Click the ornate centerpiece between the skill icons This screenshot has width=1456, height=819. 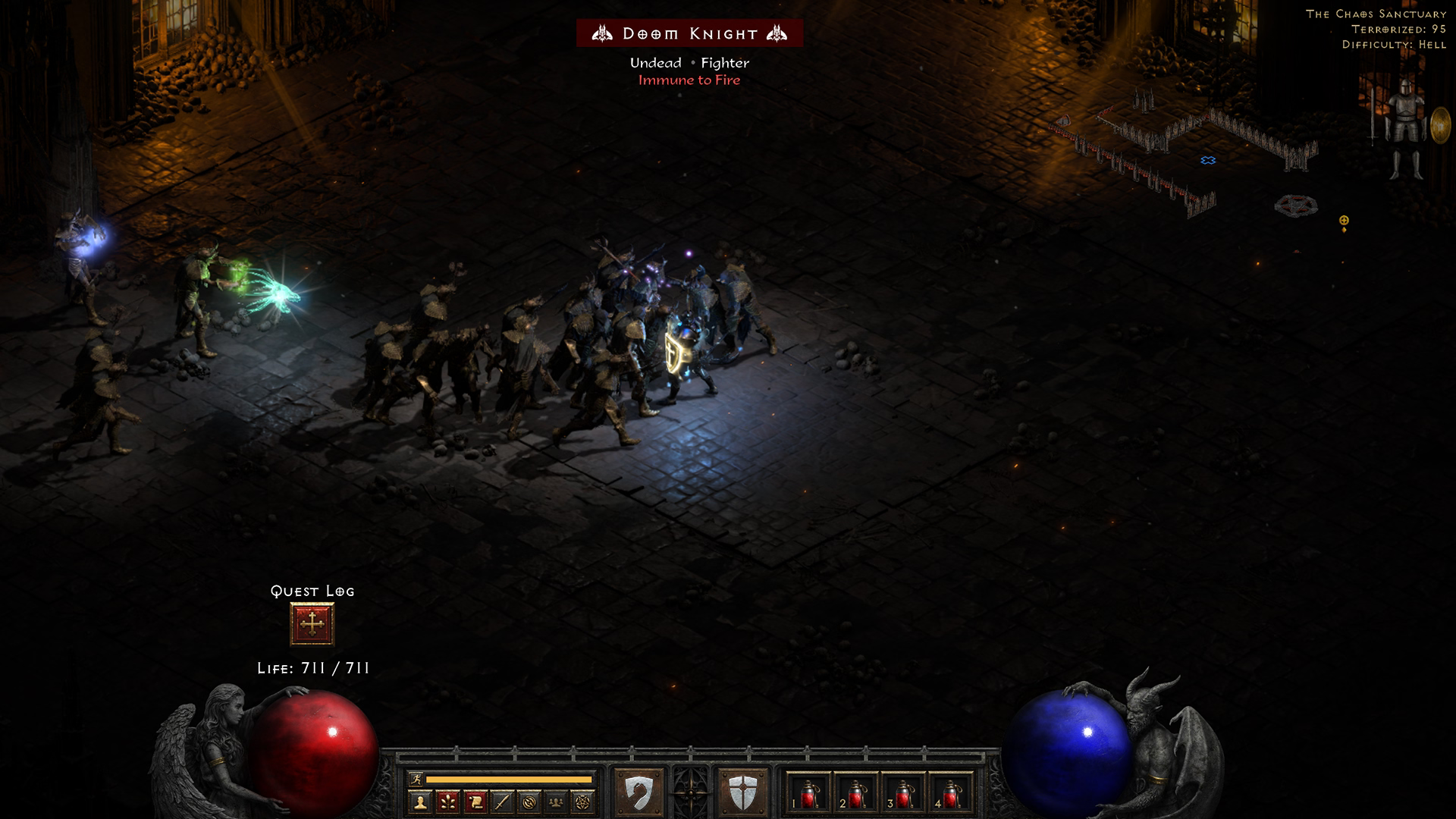pos(691,793)
